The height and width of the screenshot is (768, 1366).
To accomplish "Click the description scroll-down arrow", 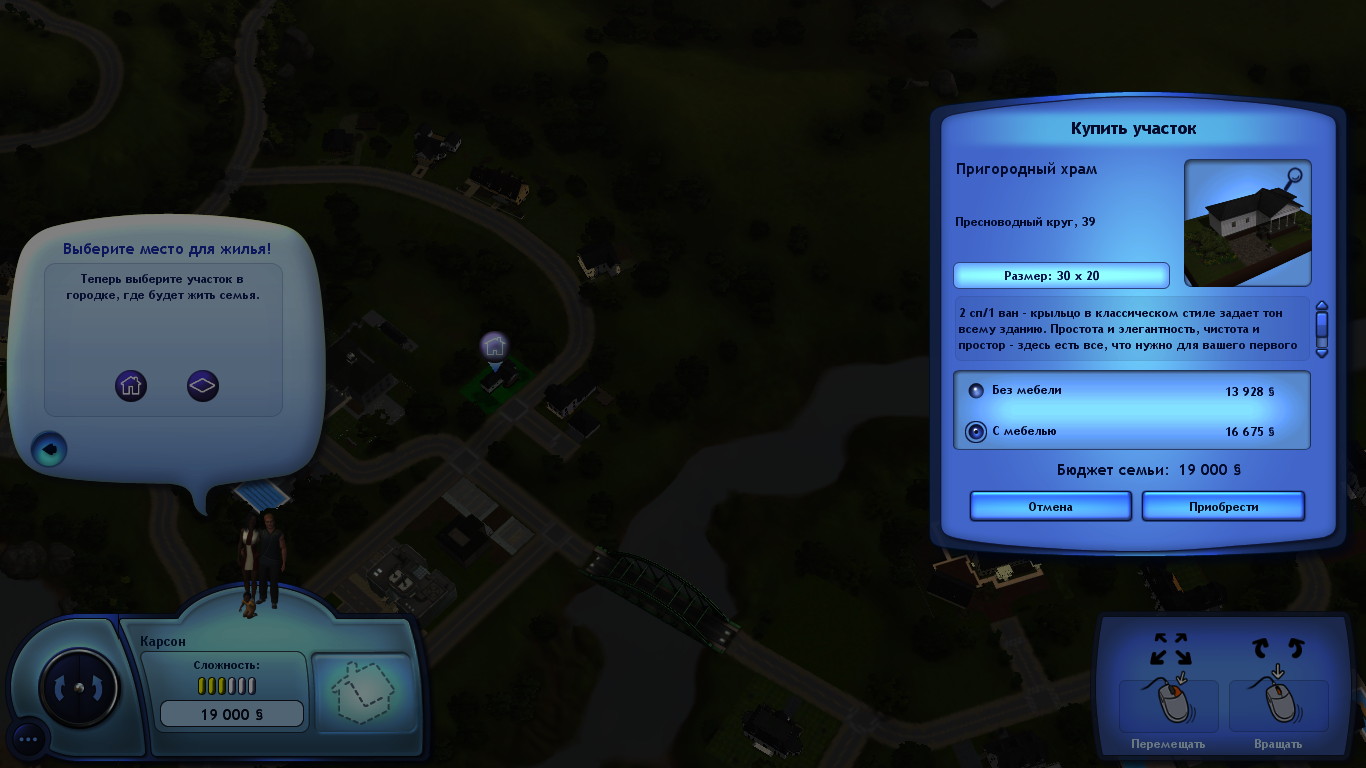I will [1321, 351].
